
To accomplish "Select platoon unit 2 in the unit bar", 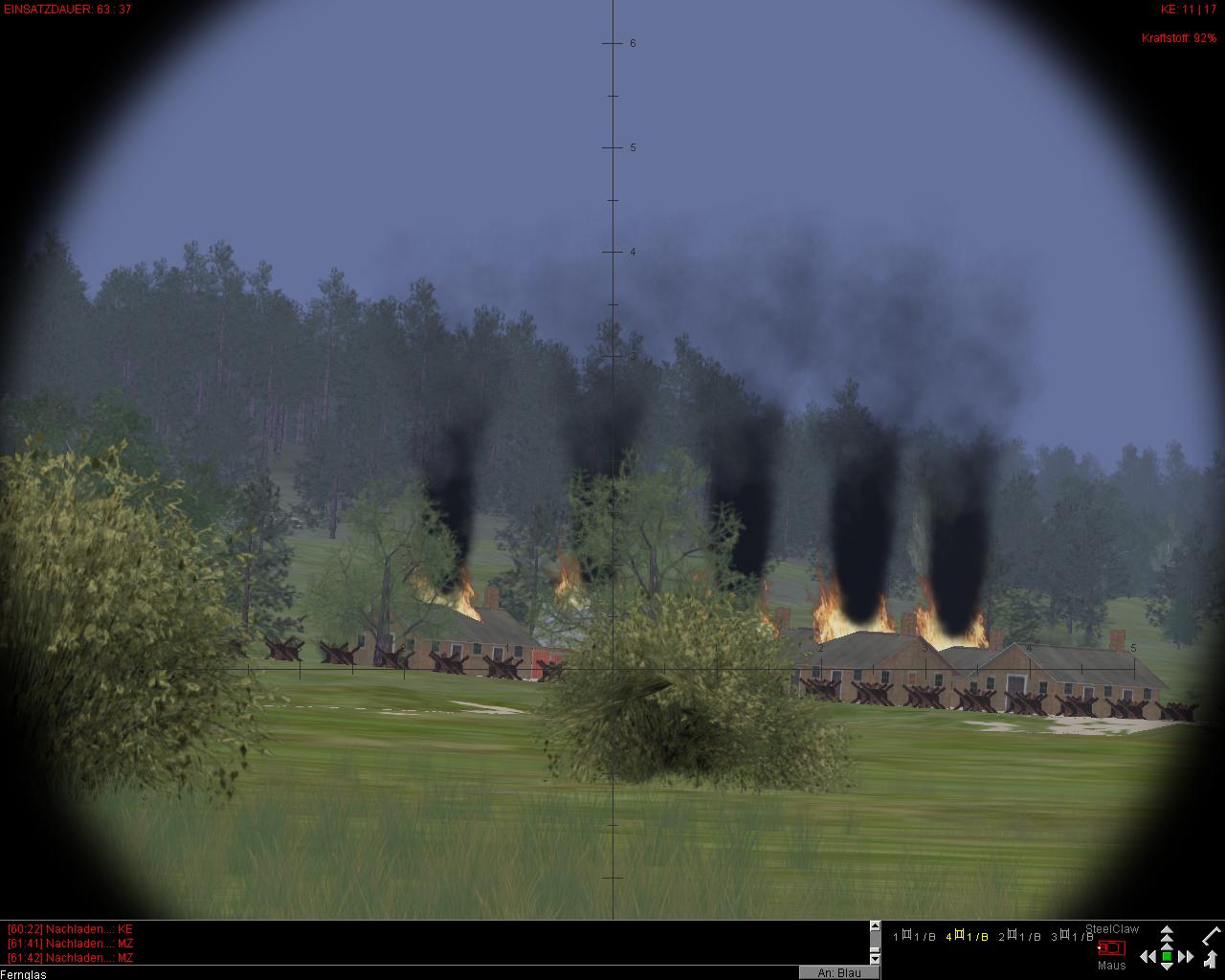I will 1019,937.
